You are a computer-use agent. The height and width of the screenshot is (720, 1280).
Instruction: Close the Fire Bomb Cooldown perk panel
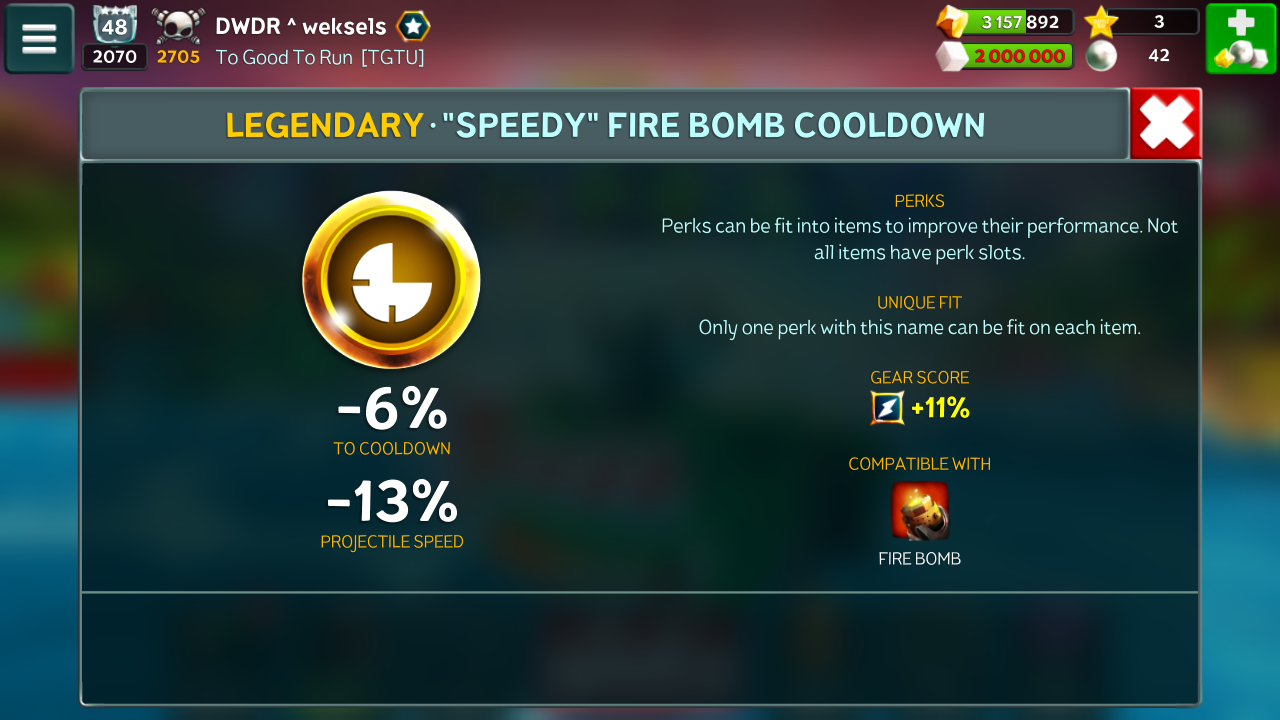[x=1166, y=124]
